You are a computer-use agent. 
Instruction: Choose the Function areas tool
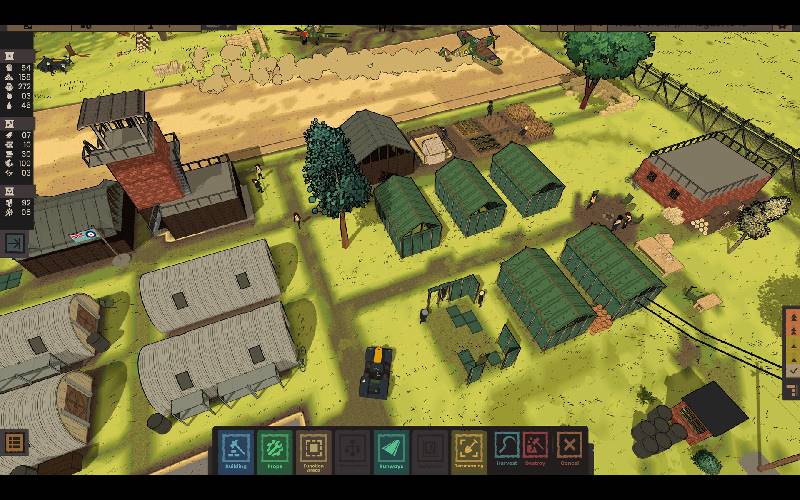point(312,449)
